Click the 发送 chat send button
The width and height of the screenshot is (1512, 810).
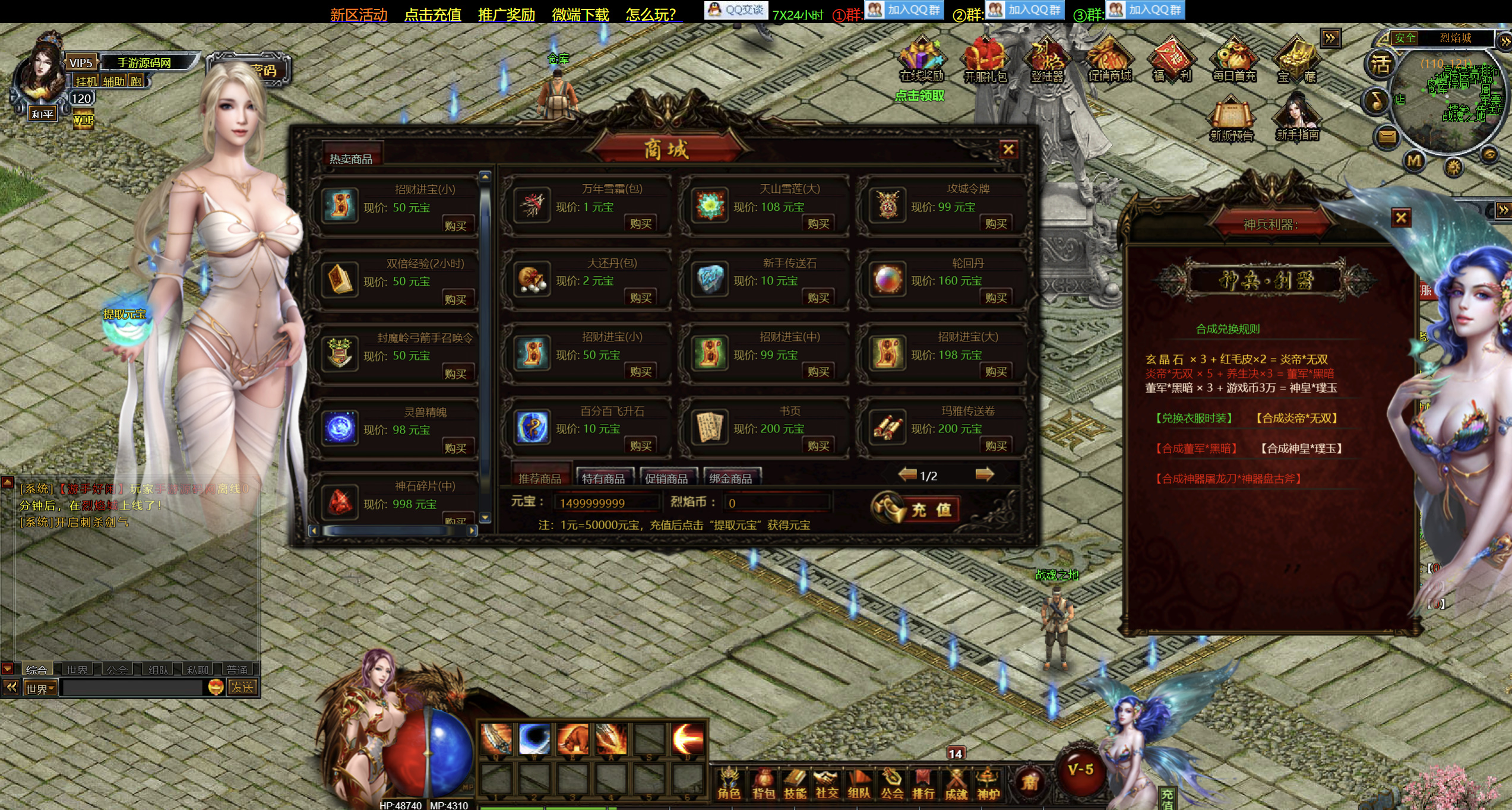click(x=242, y=687)
